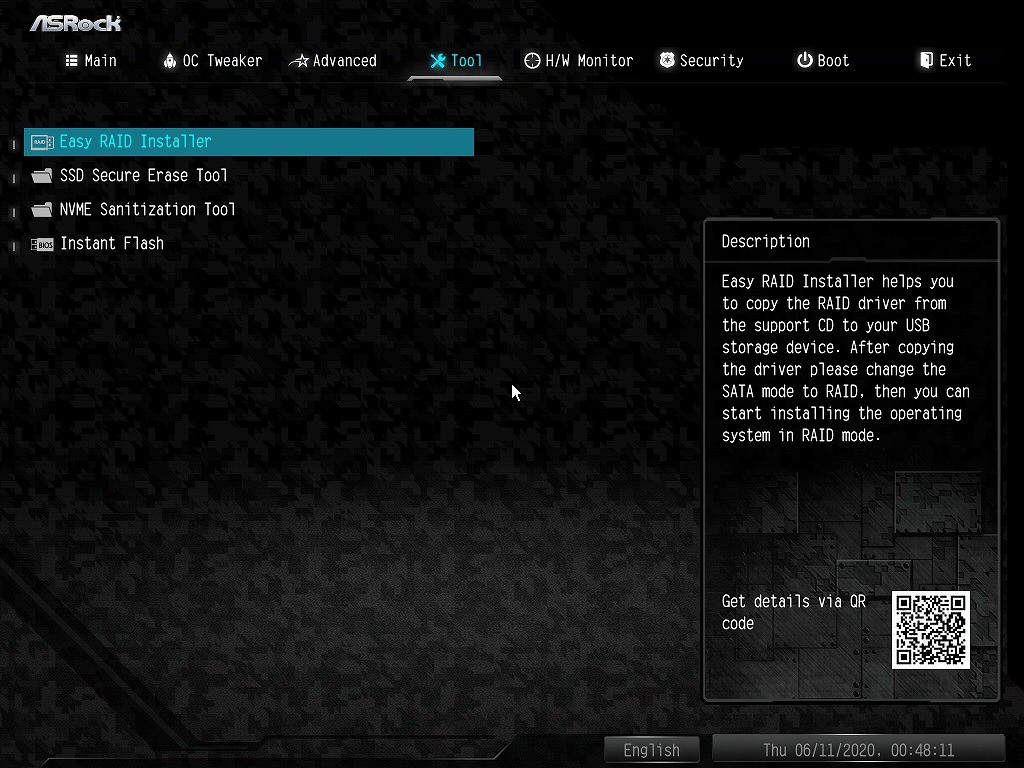
Task: Select the Tool tab
Action: click(456, 61)
